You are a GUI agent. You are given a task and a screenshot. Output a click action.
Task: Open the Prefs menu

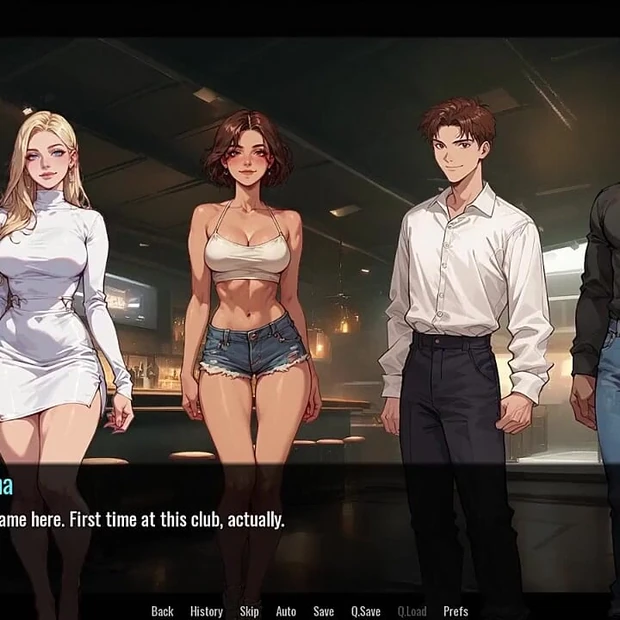click(455, 611)
